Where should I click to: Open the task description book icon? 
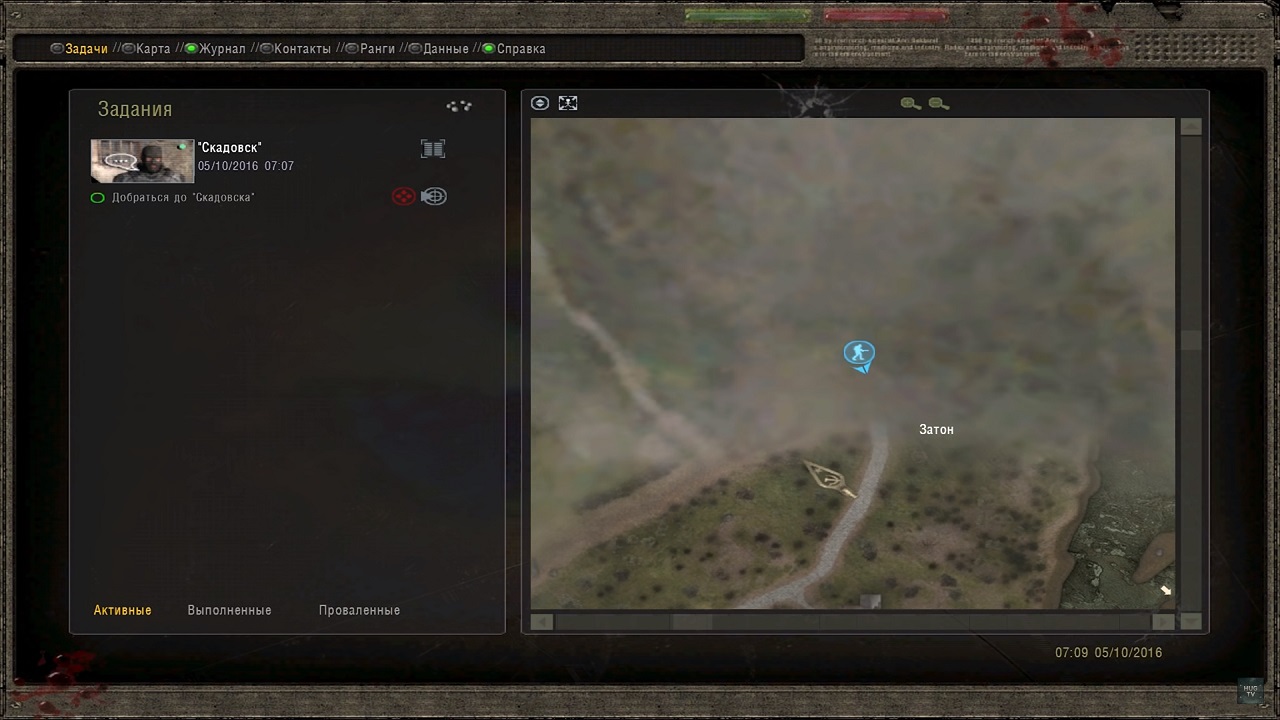pyautogui.click(x=433, y=149)
